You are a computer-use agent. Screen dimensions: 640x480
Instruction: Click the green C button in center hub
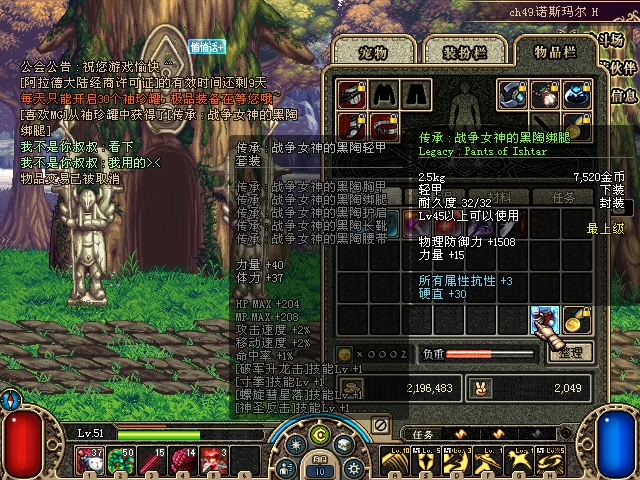(x=319, y=434)
